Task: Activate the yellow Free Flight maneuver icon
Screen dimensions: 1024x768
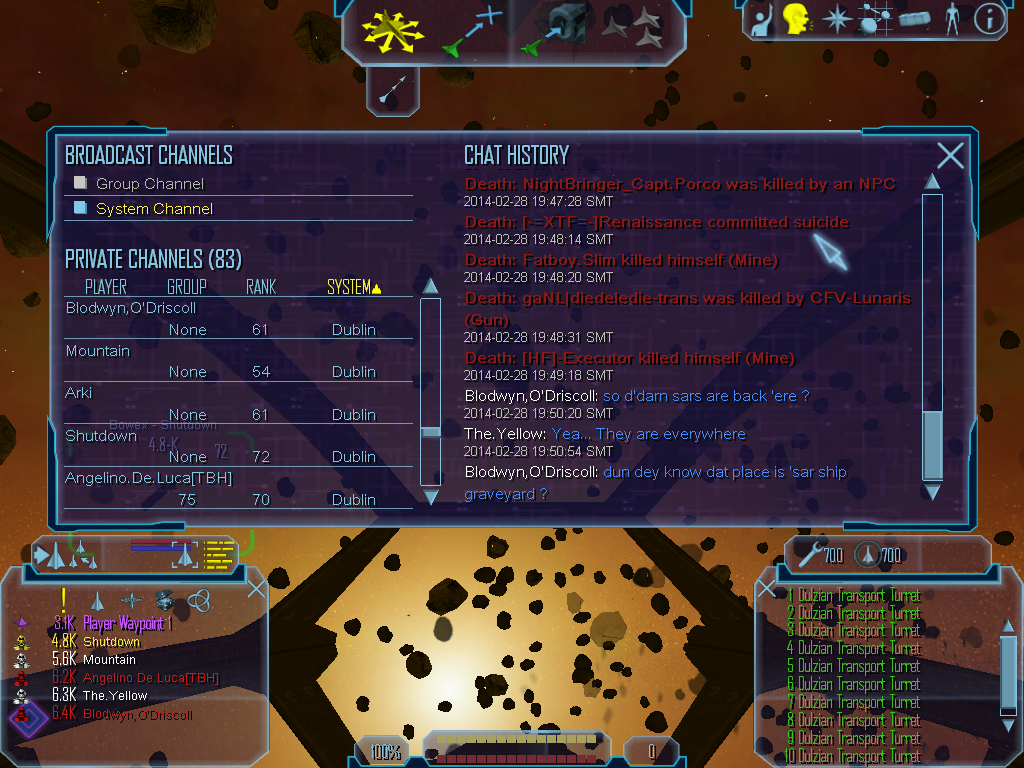Action: (x=392, y=30)
